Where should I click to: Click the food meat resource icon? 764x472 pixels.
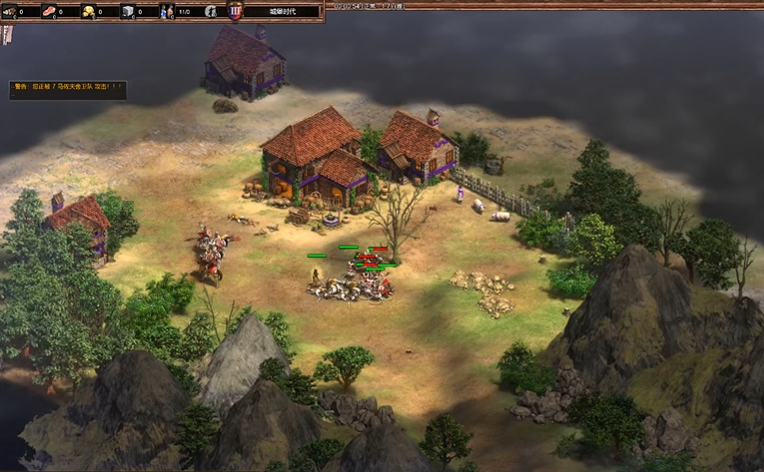48,12
